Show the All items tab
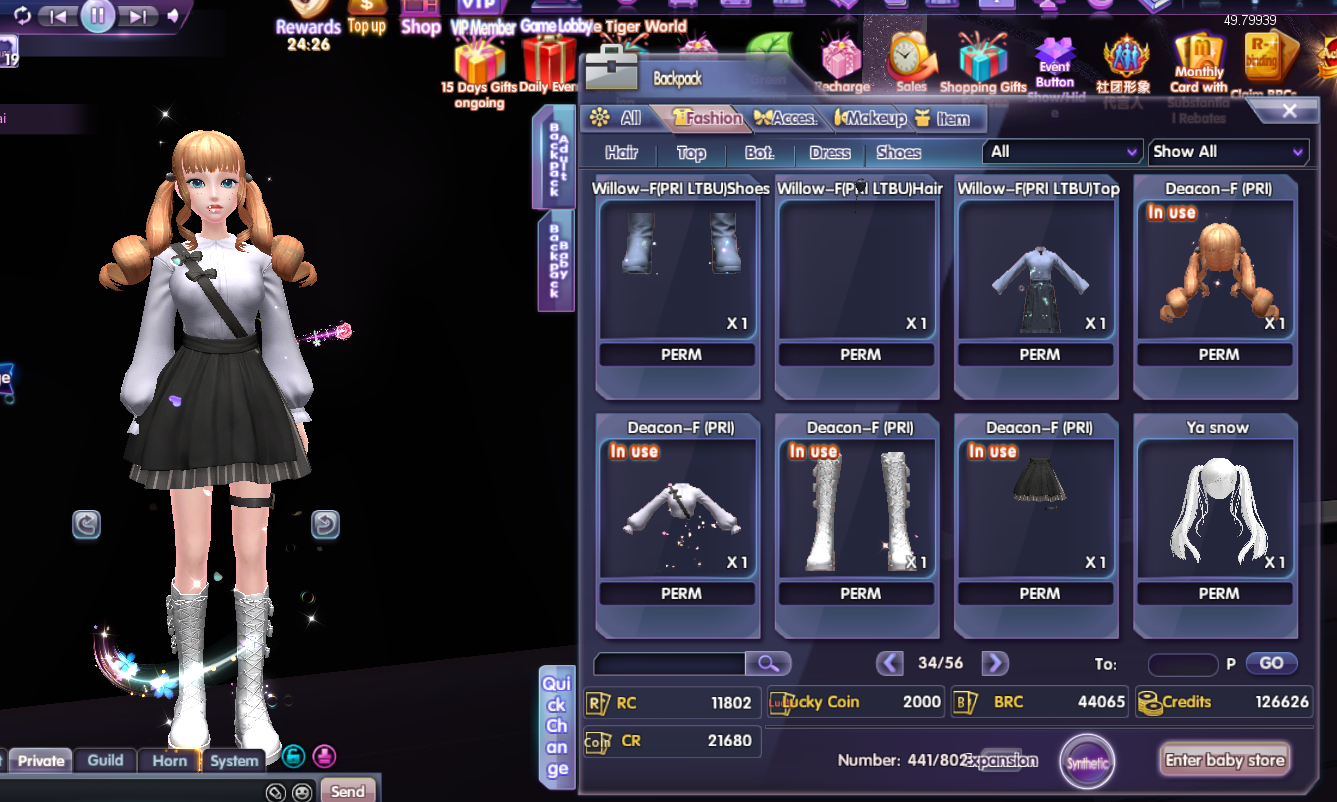Viewport: 1337px width, 802px height. (617, 118)
